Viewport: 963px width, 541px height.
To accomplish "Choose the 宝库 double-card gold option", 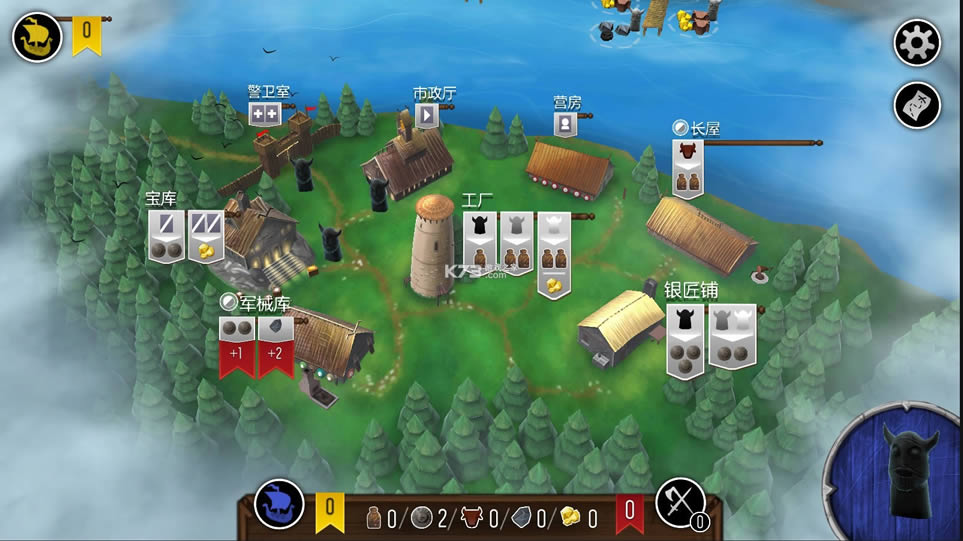I will 206,237.
